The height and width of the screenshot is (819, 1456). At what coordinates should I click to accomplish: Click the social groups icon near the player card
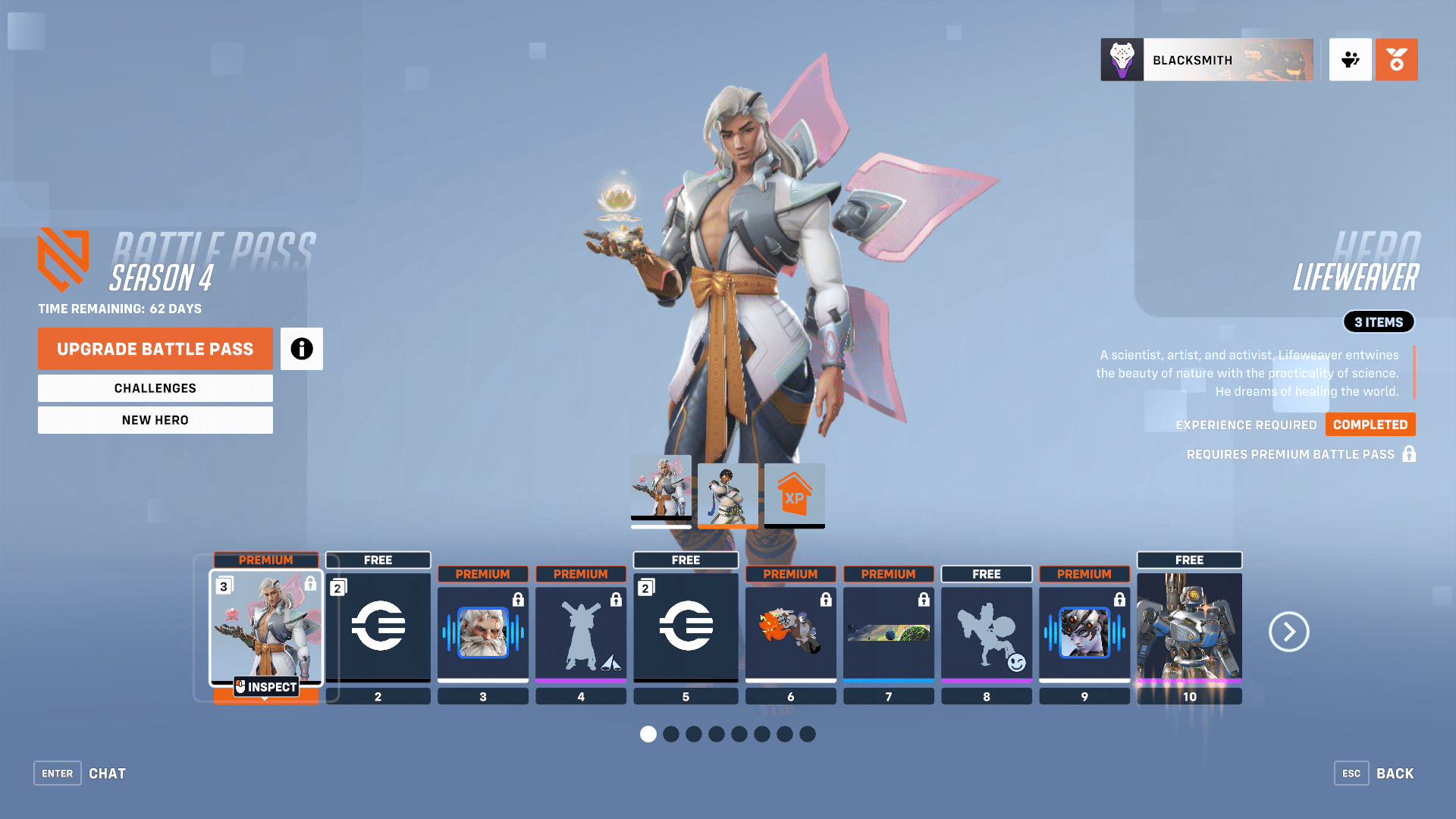point(1350,59)
